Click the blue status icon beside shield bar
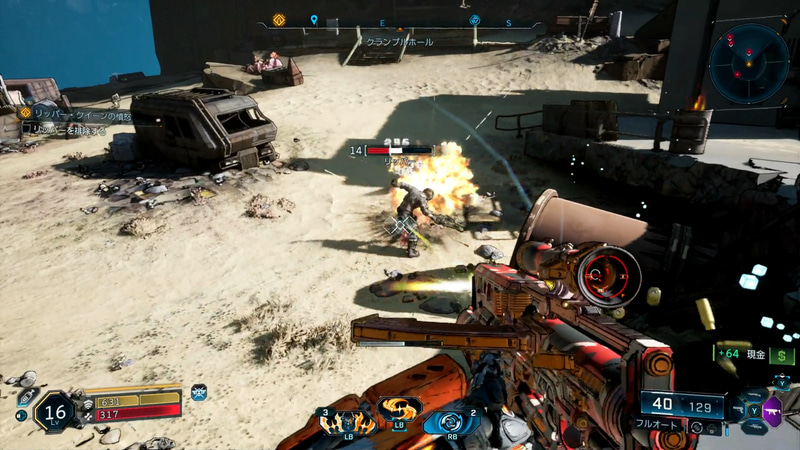Image resolution: width=800 pixels, height=450 pixels. pyautogui.click(x=198, y=391)
